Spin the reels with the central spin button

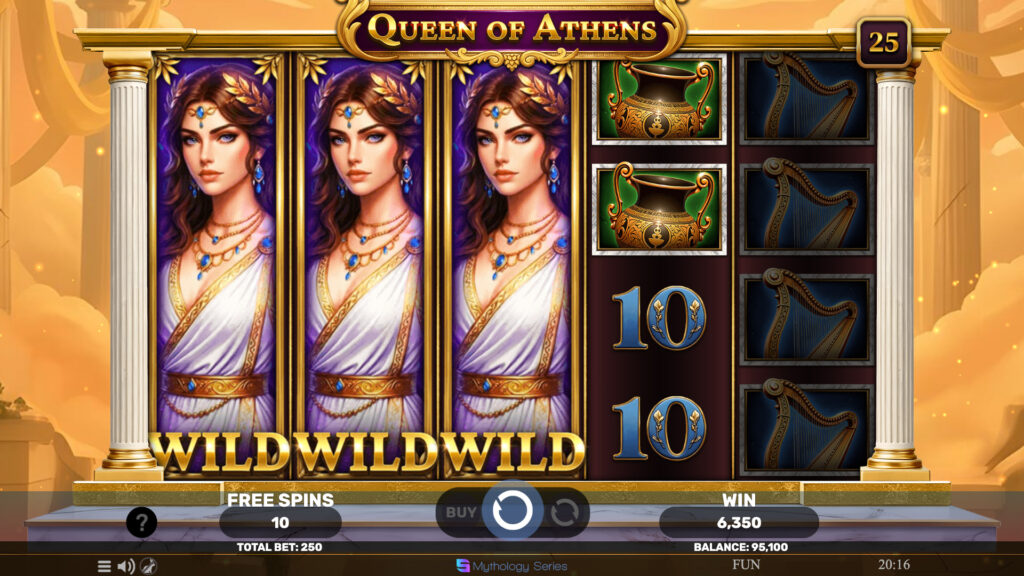tap(512, 511)
